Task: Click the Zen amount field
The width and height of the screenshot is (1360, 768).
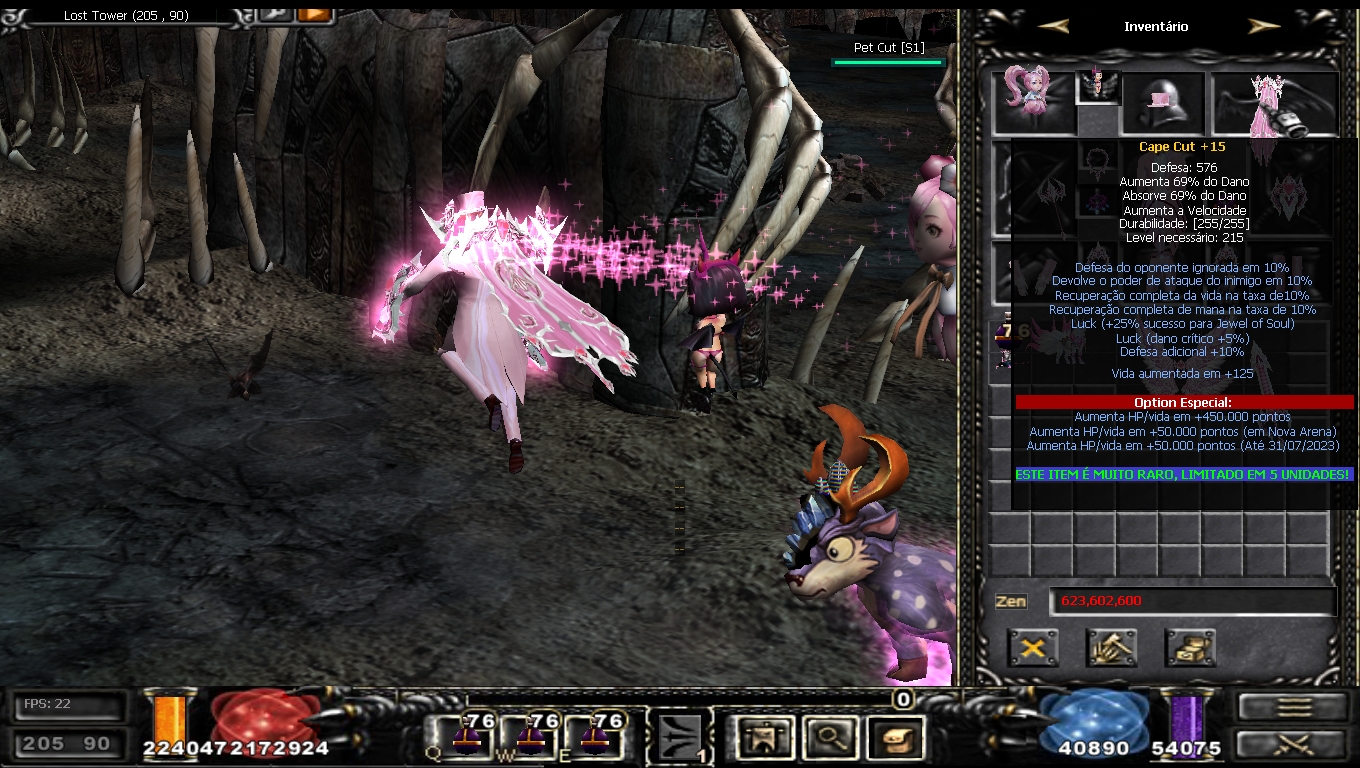Action: click(x=1192, y=601)
